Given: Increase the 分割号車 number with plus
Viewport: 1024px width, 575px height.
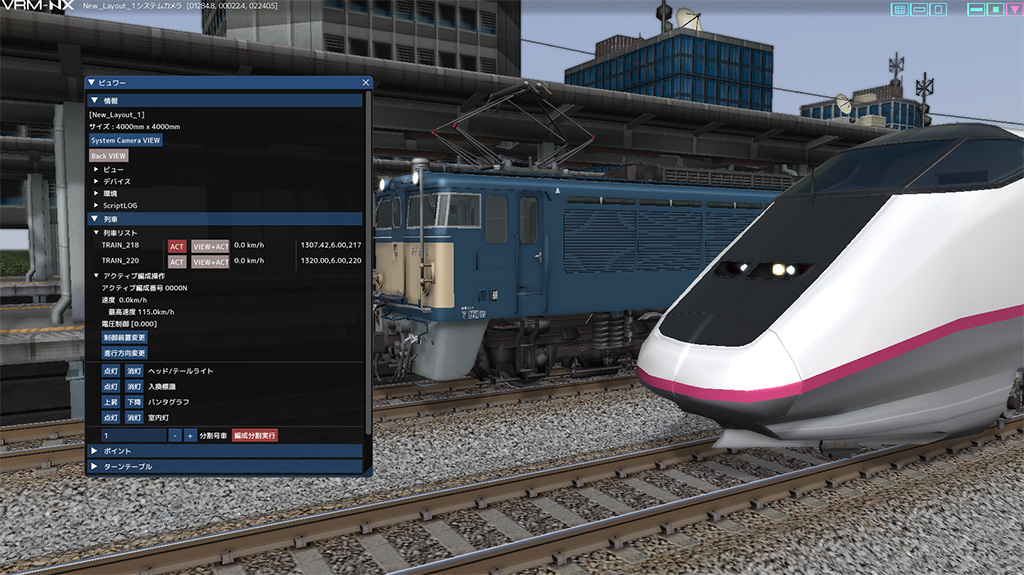Looking at the screenshot, I should click(x=190, y=436).
